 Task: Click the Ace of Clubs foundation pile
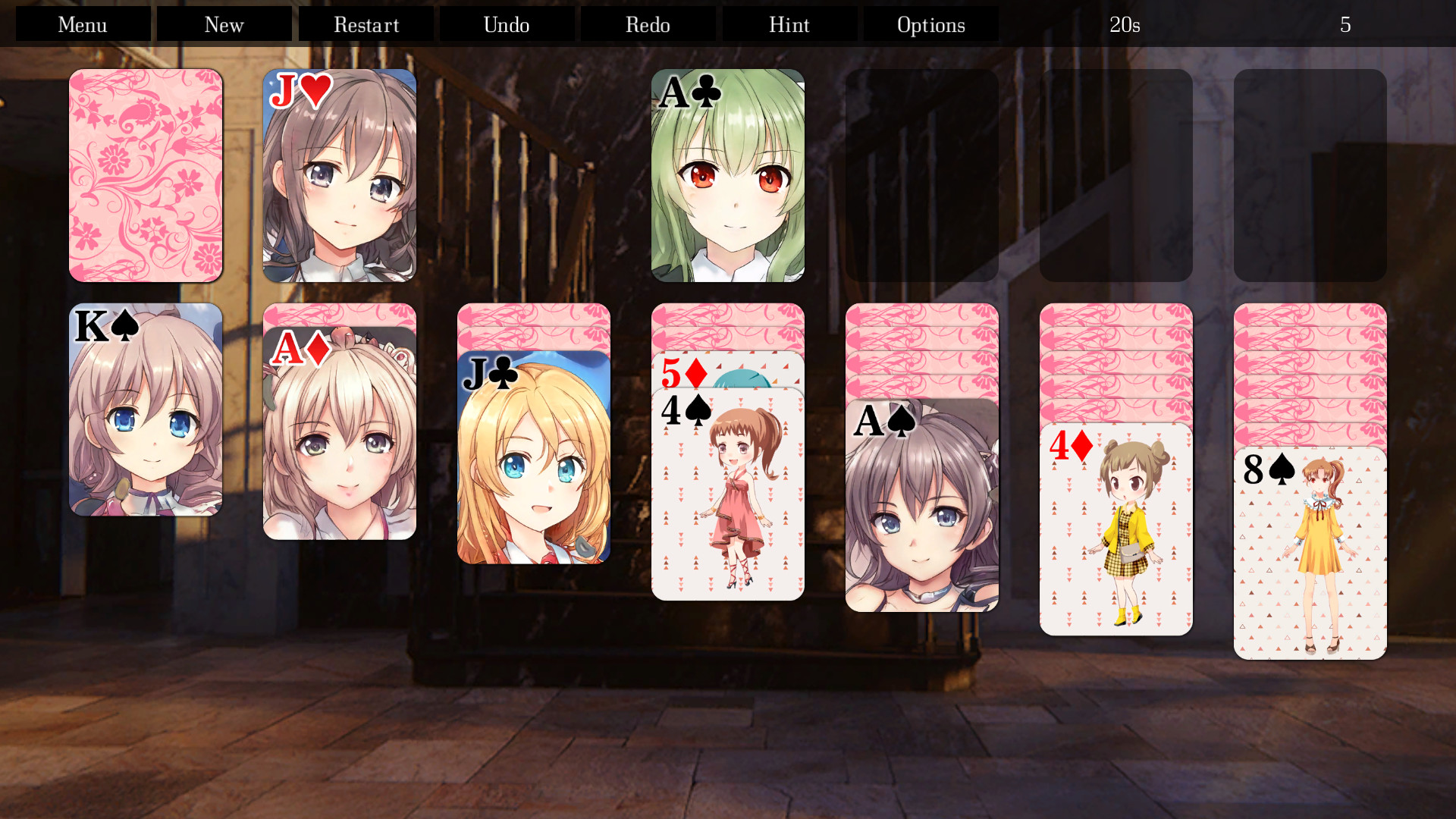click(x=727, y=176)
